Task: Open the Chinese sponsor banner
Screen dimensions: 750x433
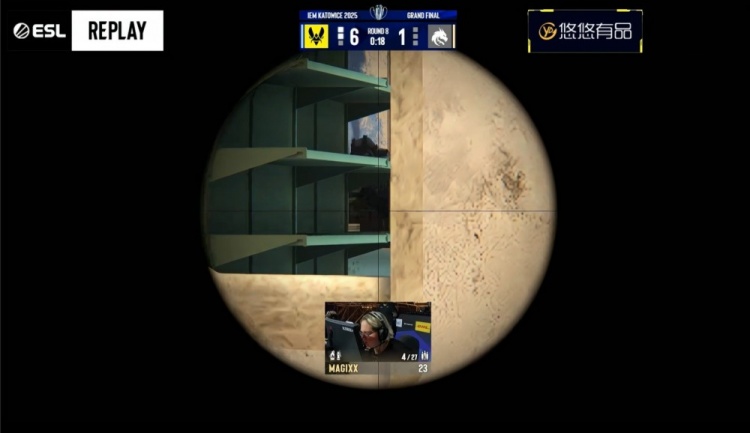Action: coord(585,31)
